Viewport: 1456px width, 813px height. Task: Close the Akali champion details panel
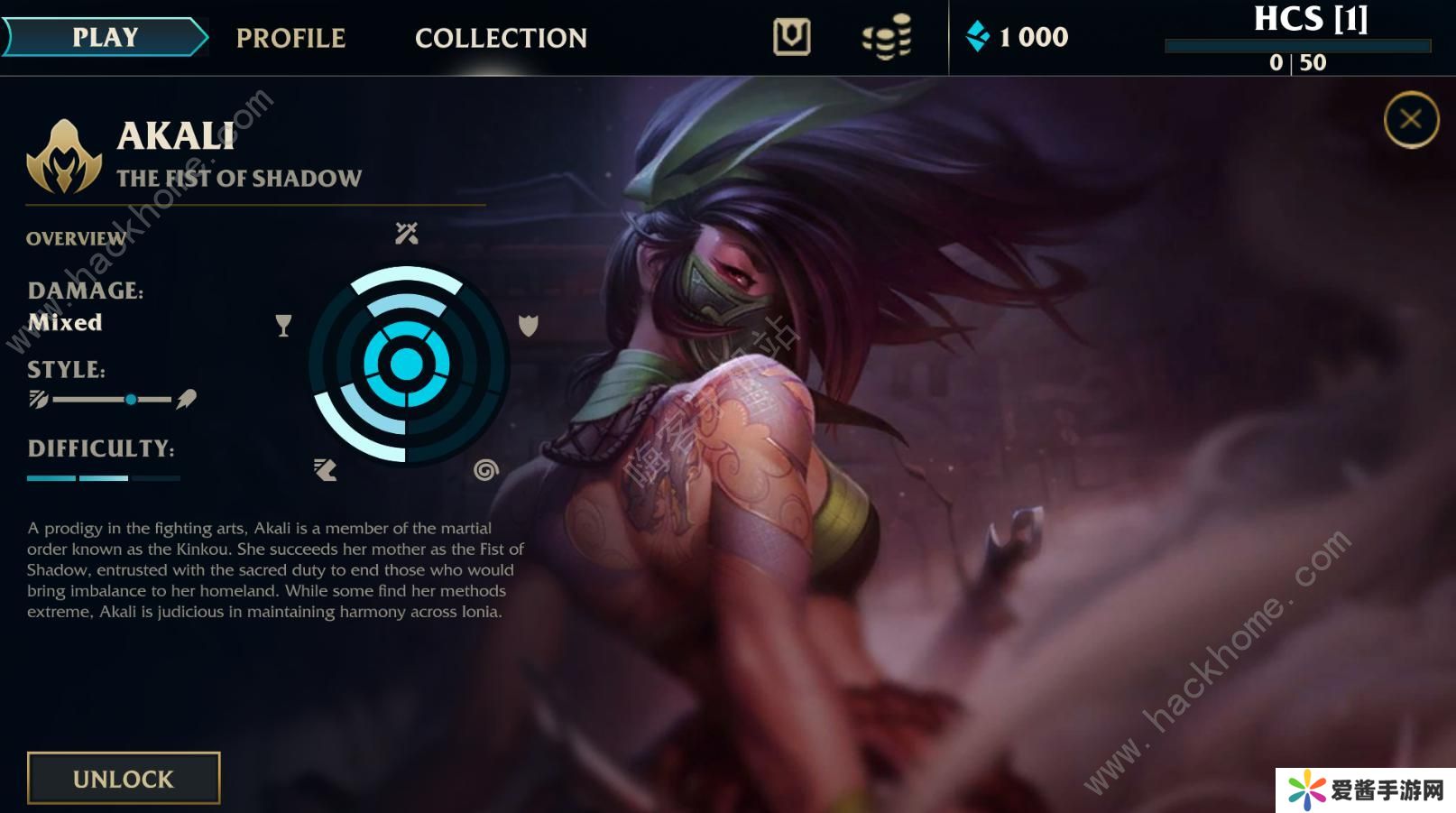[1411, 119]
